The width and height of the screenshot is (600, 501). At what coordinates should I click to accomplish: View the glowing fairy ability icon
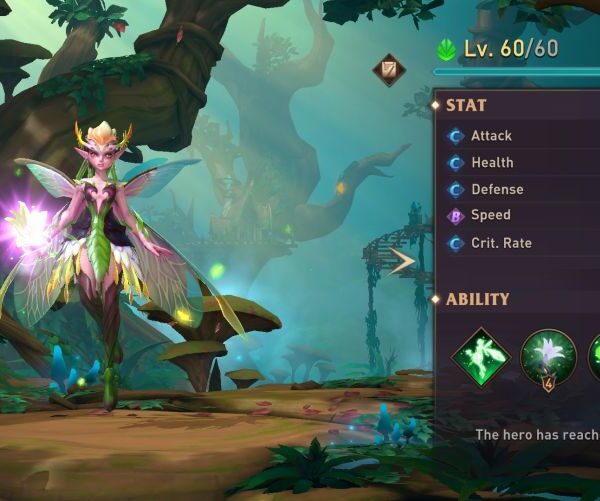[481, 357]
